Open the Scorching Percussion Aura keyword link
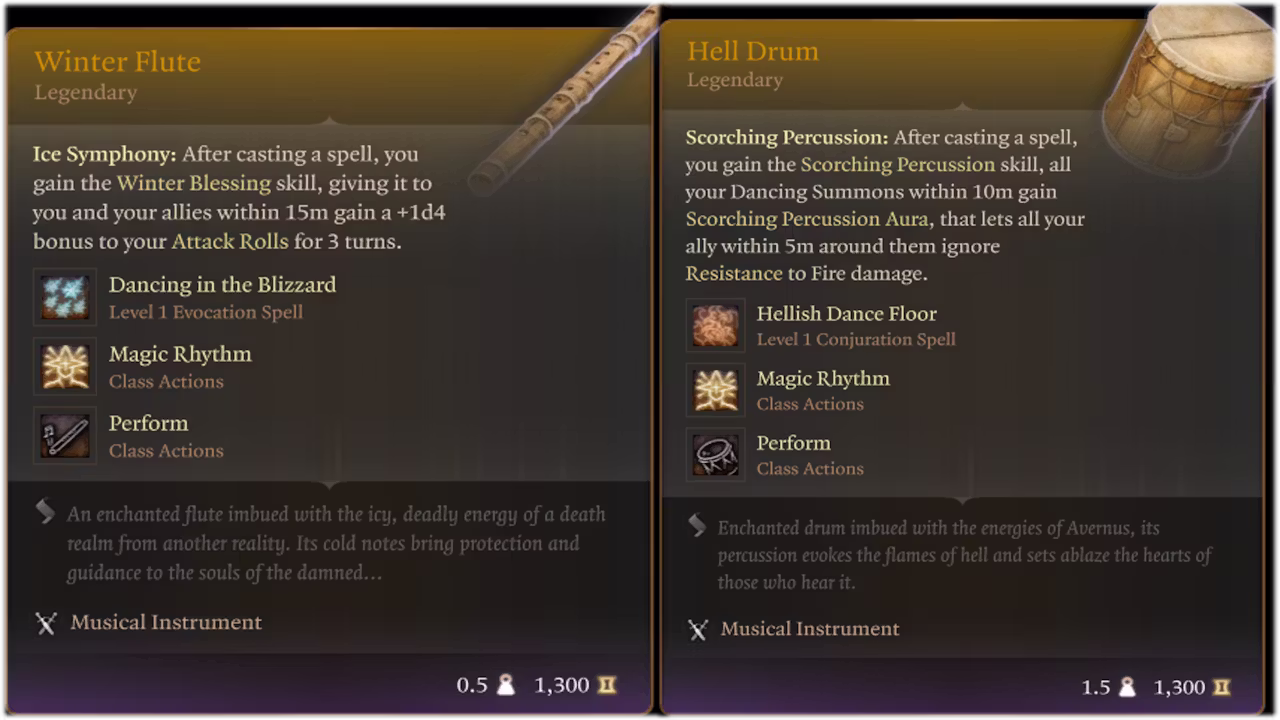 point(807,219)
